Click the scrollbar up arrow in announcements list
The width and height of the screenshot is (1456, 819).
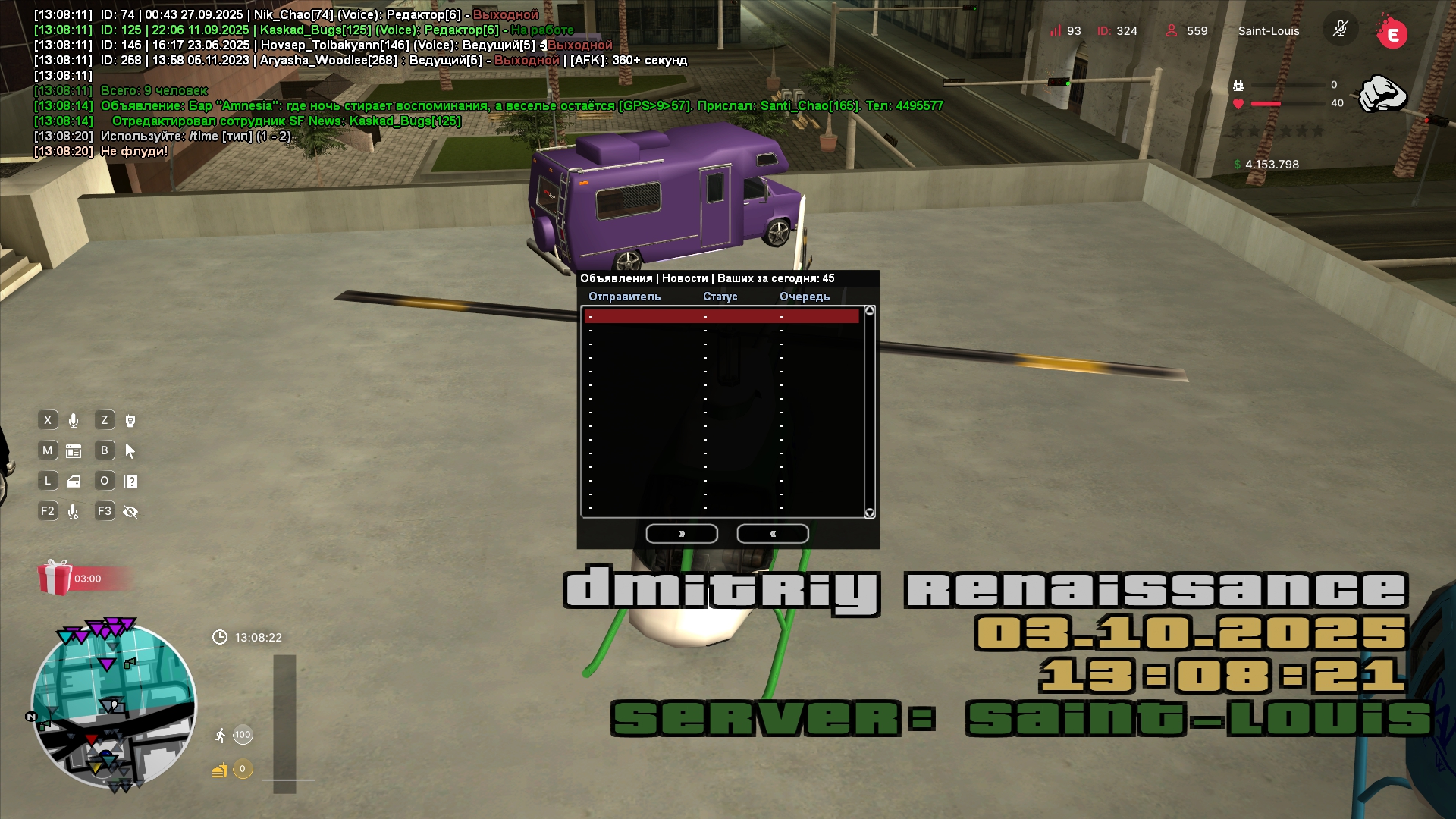pos(870,311)
